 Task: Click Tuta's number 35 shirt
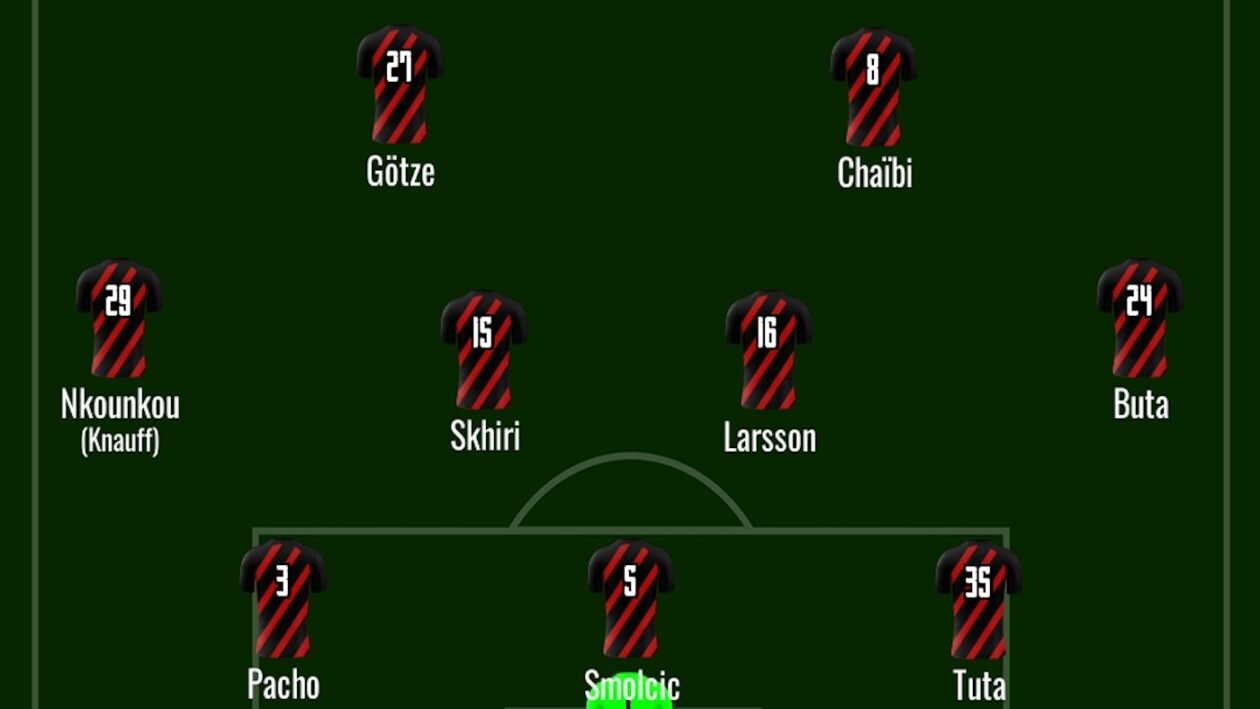pyautogui.click(x=978, y=599)
